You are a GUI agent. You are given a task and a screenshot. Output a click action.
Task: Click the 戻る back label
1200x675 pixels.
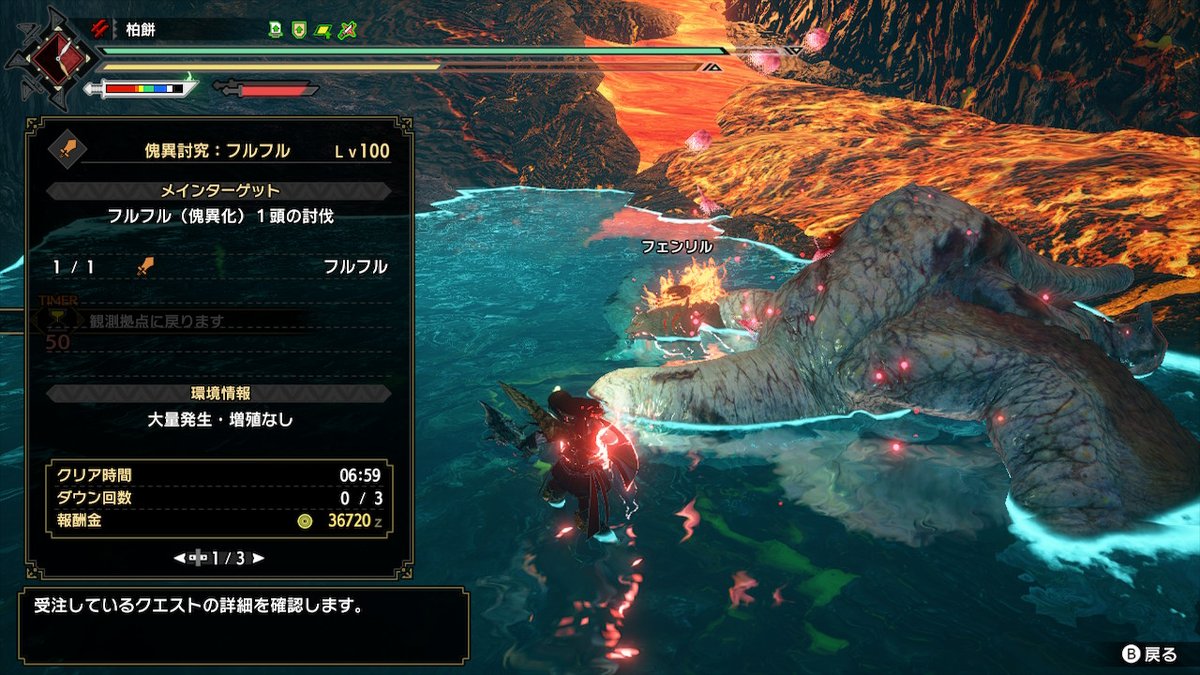[1150, 654]
